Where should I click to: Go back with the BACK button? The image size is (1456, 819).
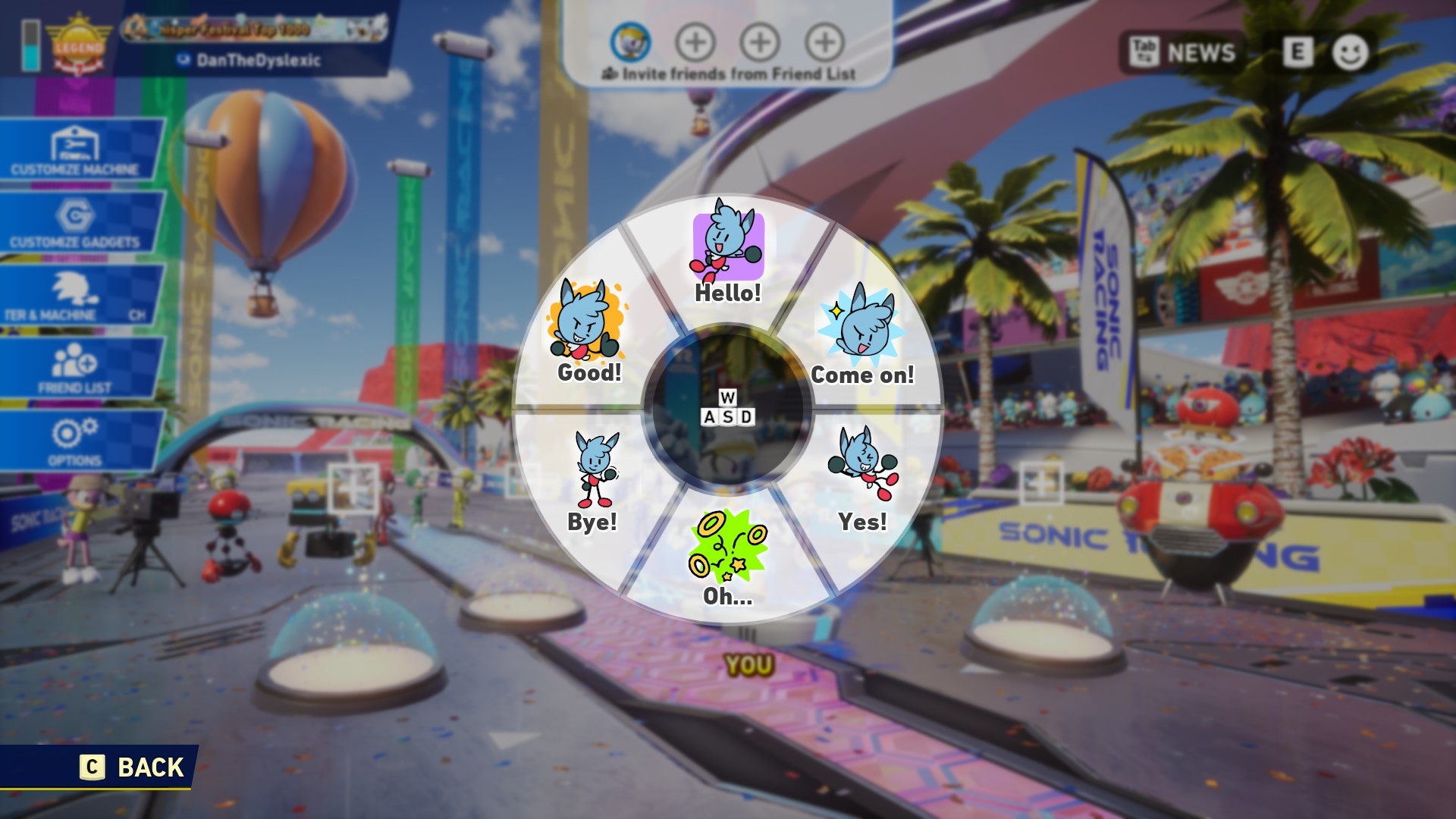coord(133,767)
